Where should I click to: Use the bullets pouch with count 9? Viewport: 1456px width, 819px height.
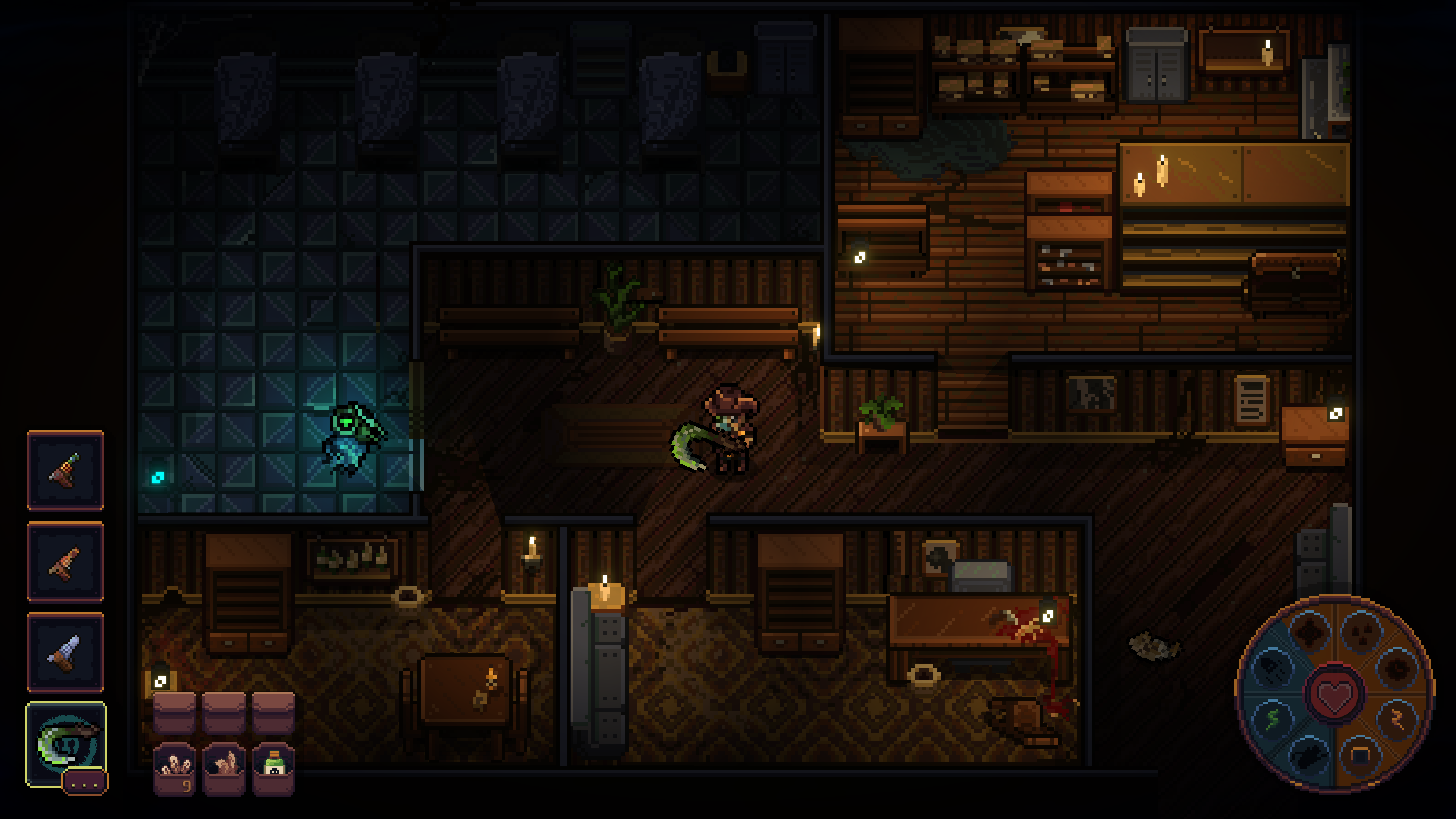click(174, 769)
